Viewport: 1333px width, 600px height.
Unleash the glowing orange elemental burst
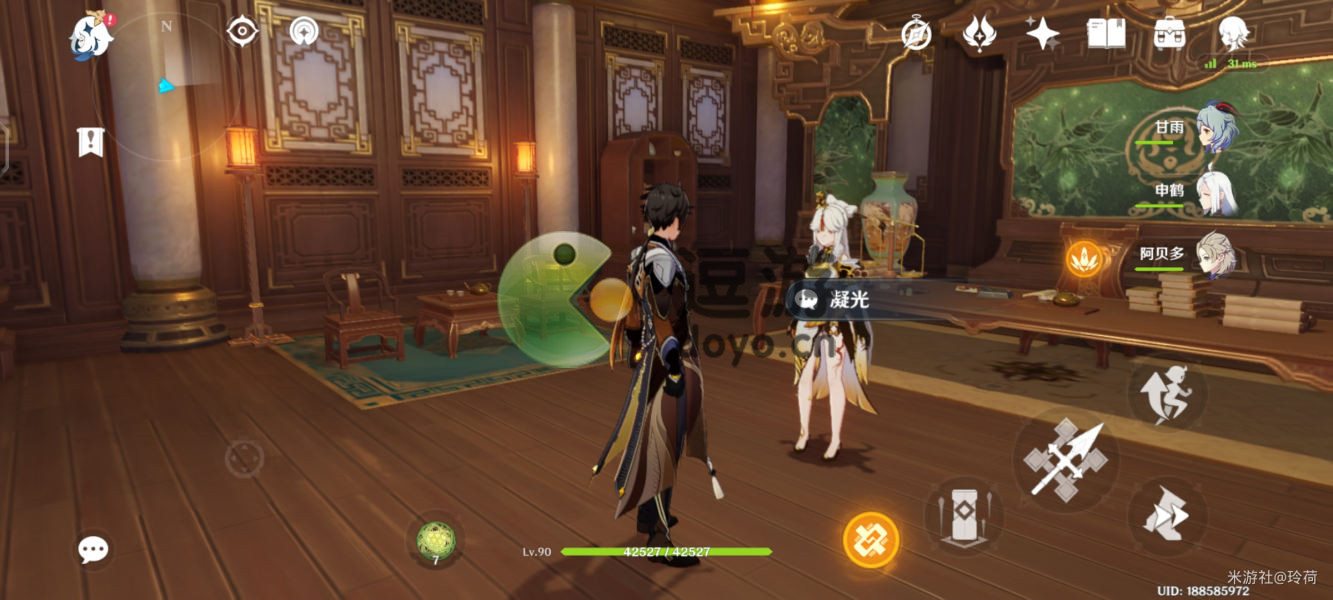(871, 540)
